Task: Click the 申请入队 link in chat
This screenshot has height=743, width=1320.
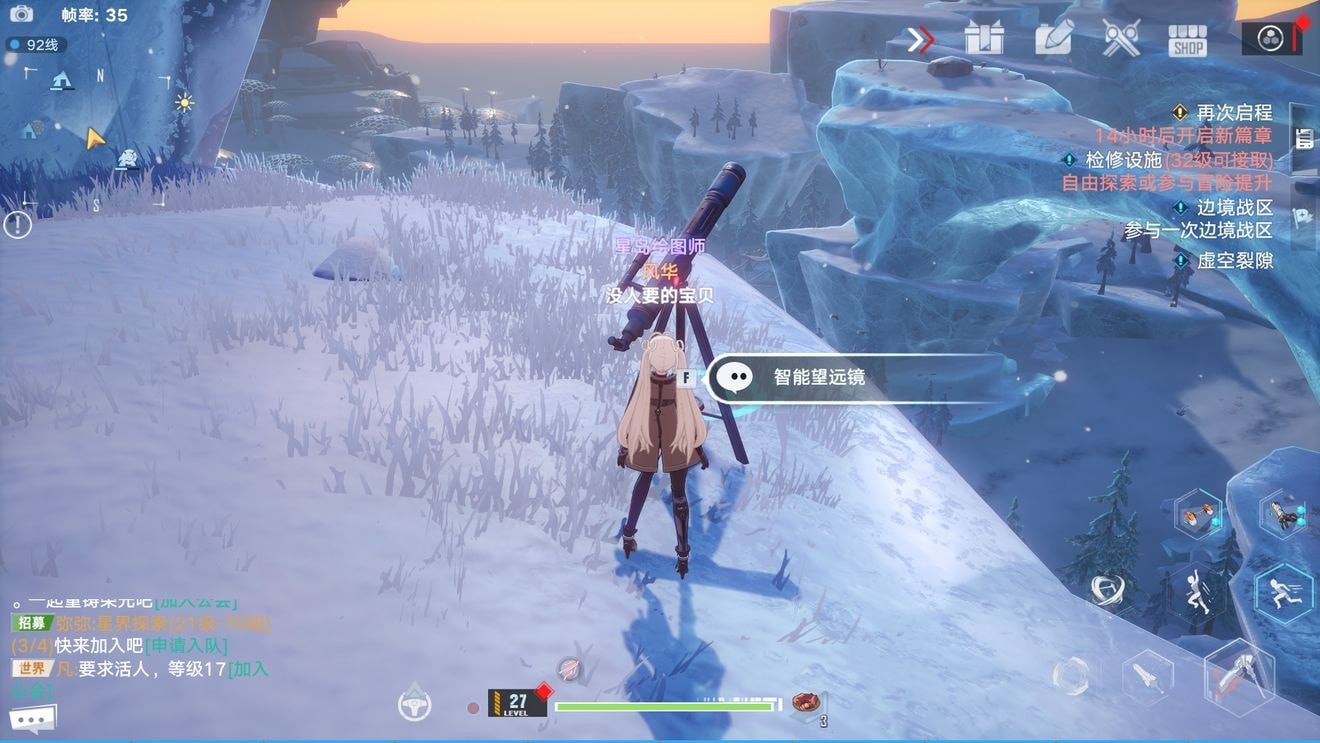Action: tap(187, 646)
